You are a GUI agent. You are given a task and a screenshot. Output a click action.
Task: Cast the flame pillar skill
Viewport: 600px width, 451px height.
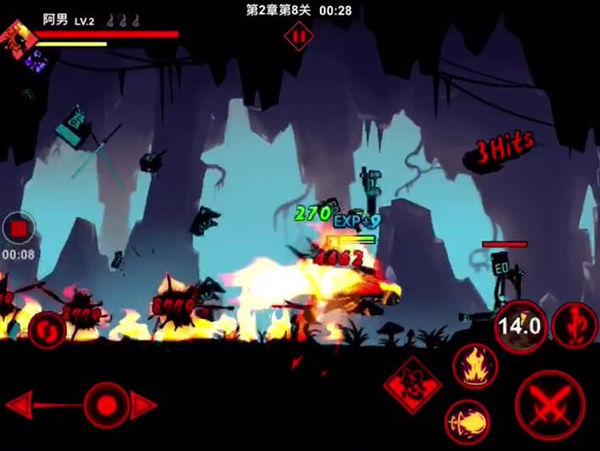(x=475, y=365)
